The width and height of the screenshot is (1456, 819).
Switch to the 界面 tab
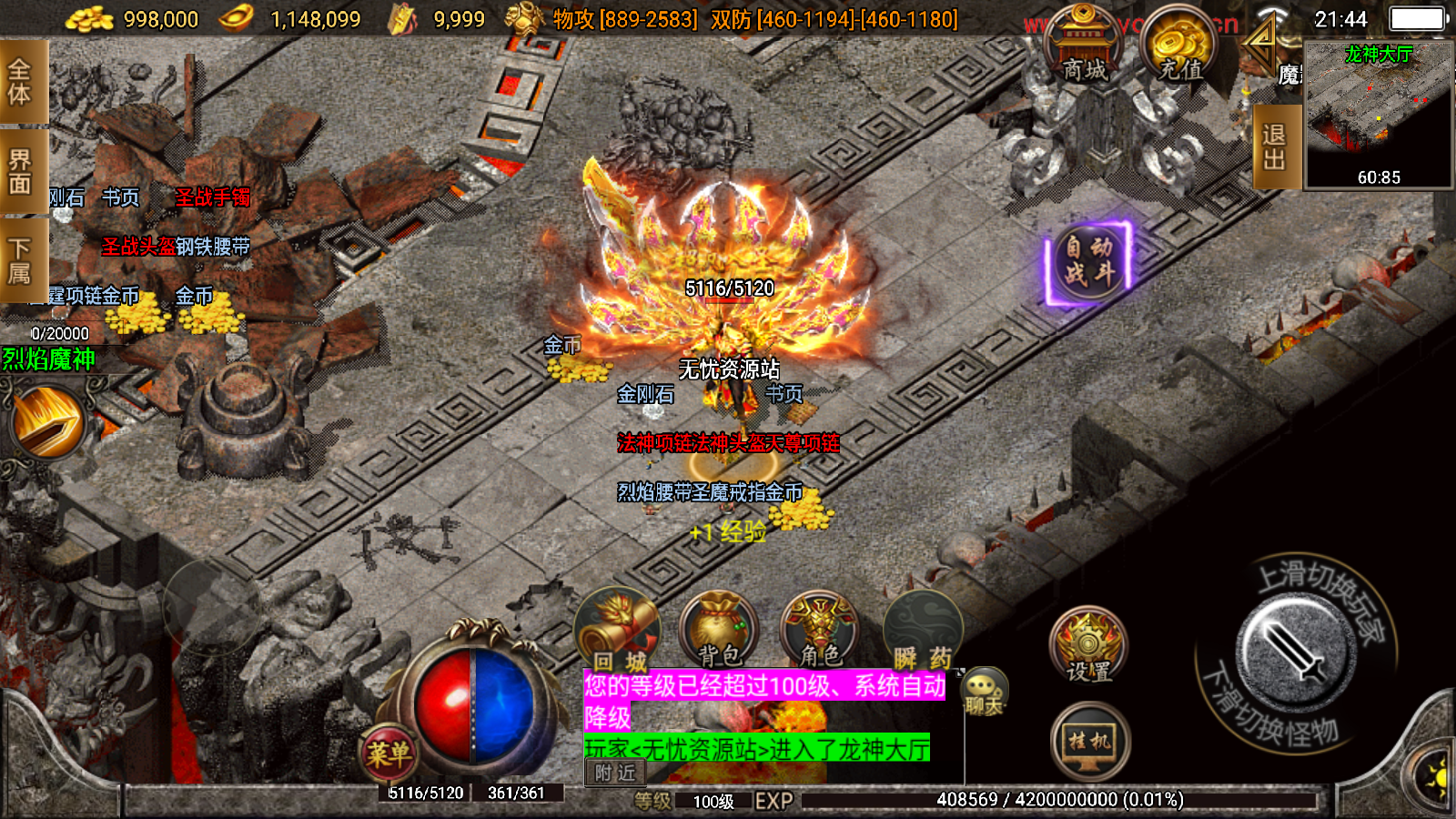[x=20, y=171]
